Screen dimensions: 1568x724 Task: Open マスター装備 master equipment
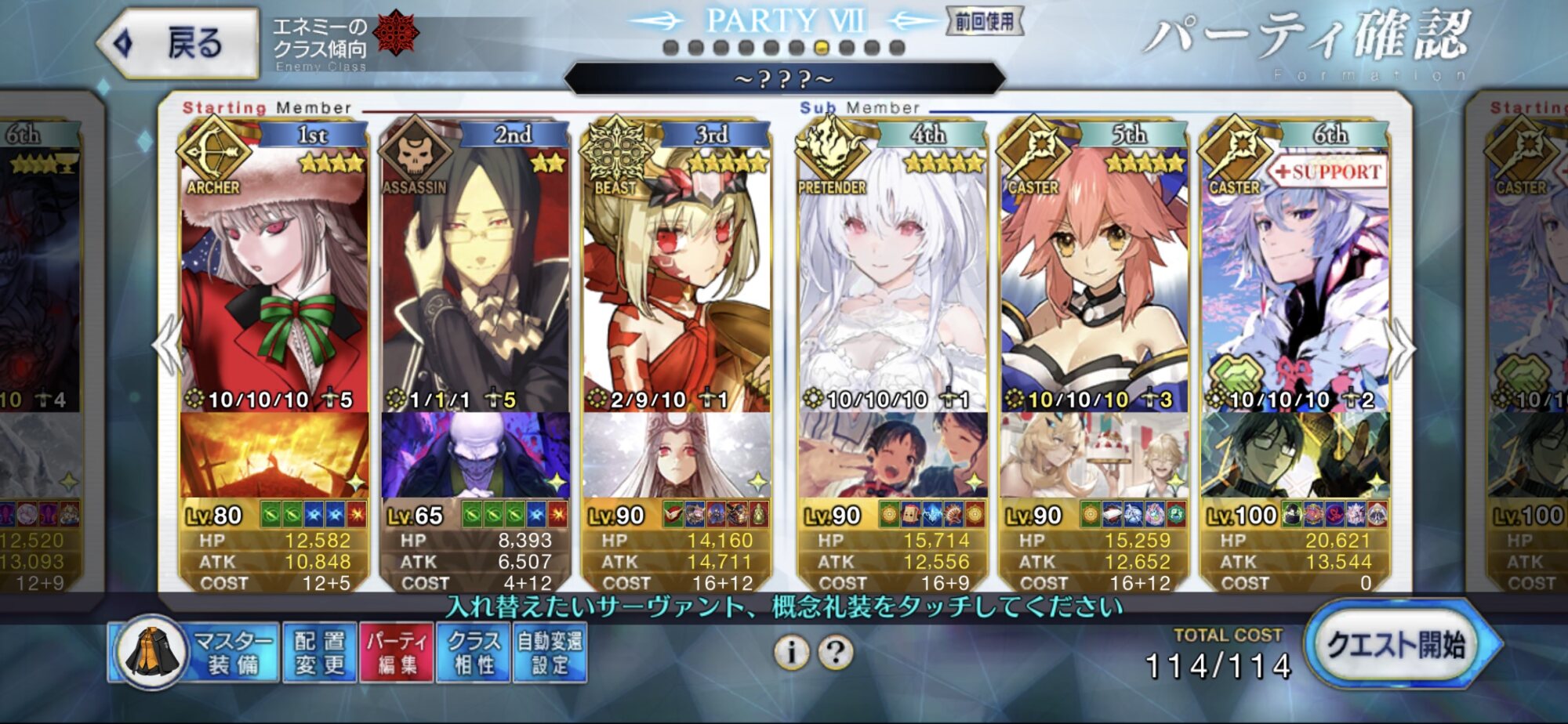(194, 652)
